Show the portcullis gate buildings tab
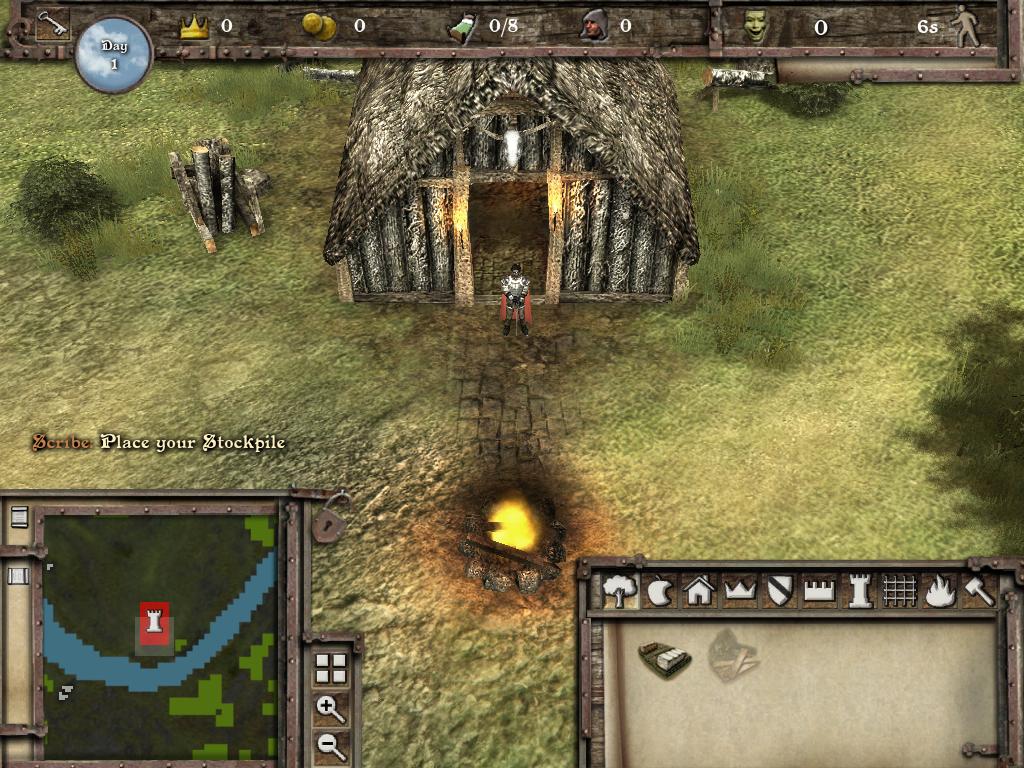1024x768 pixels. (899, 591)
